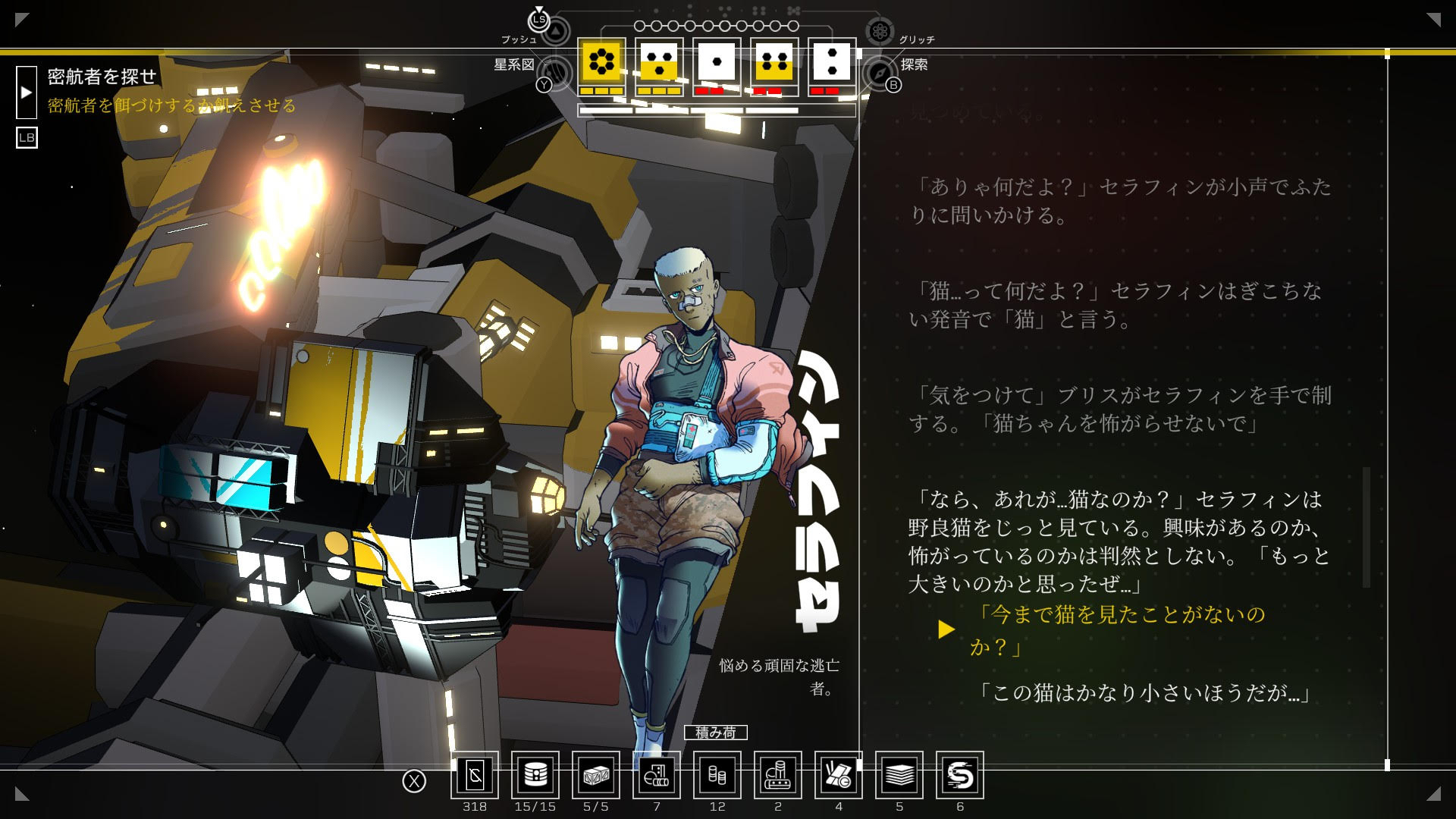Select the layered sheets cargo slot
This screenshot has width=1456, height=819.
tap(899, 775)
